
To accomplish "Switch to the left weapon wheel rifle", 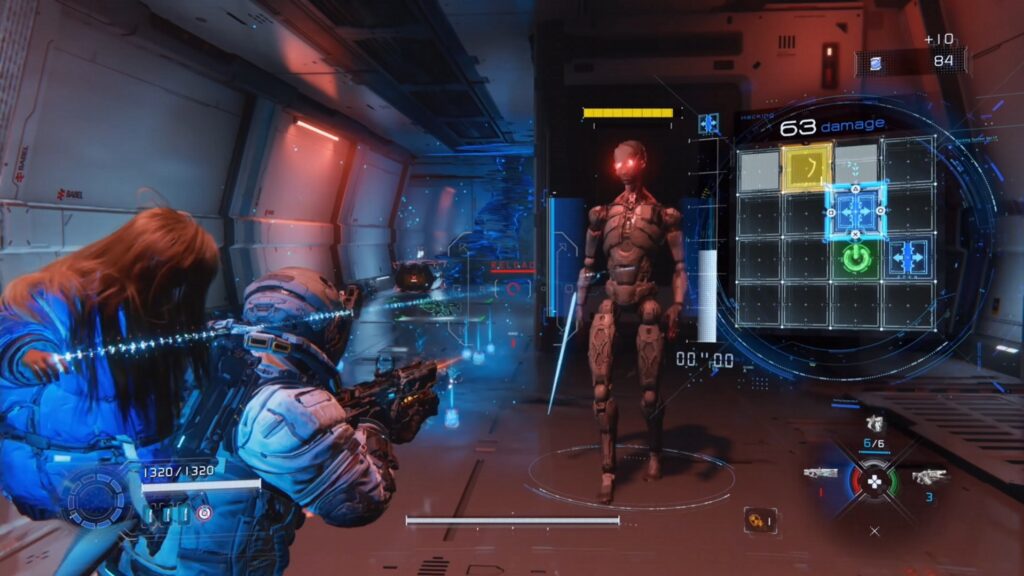I will [x=820, y=473].
